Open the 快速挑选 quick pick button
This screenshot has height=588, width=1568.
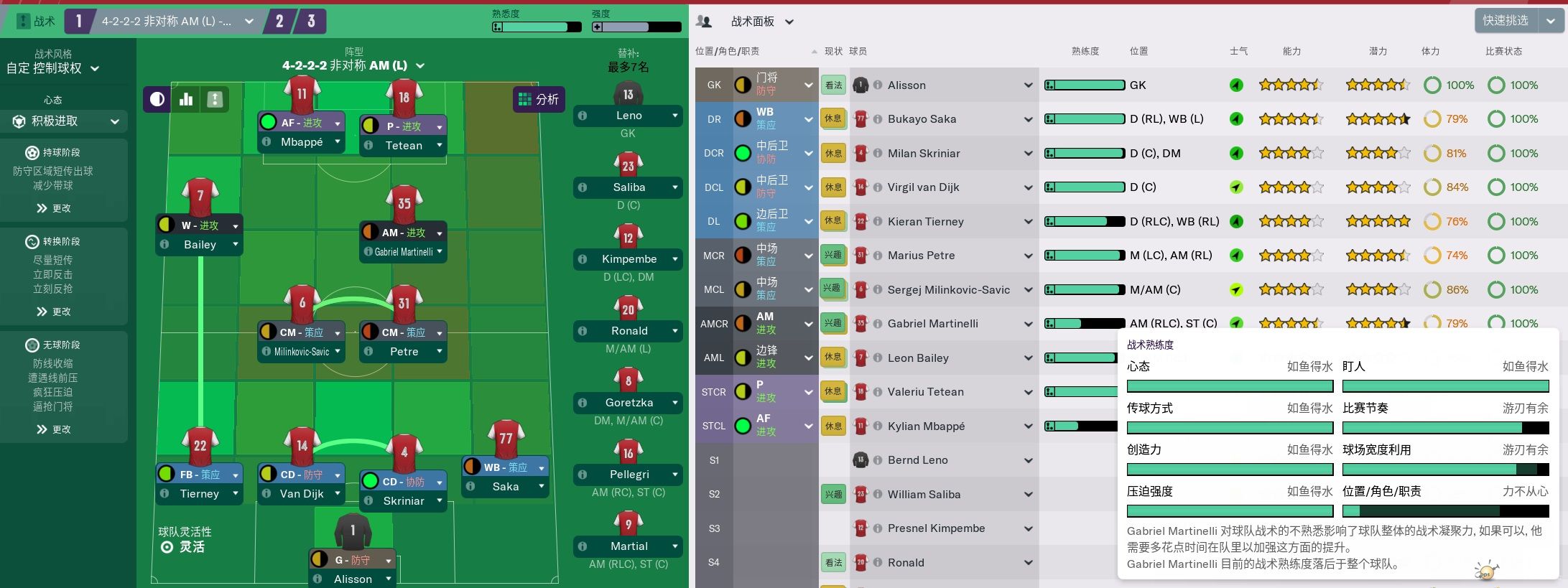(x=1506, y=21)
